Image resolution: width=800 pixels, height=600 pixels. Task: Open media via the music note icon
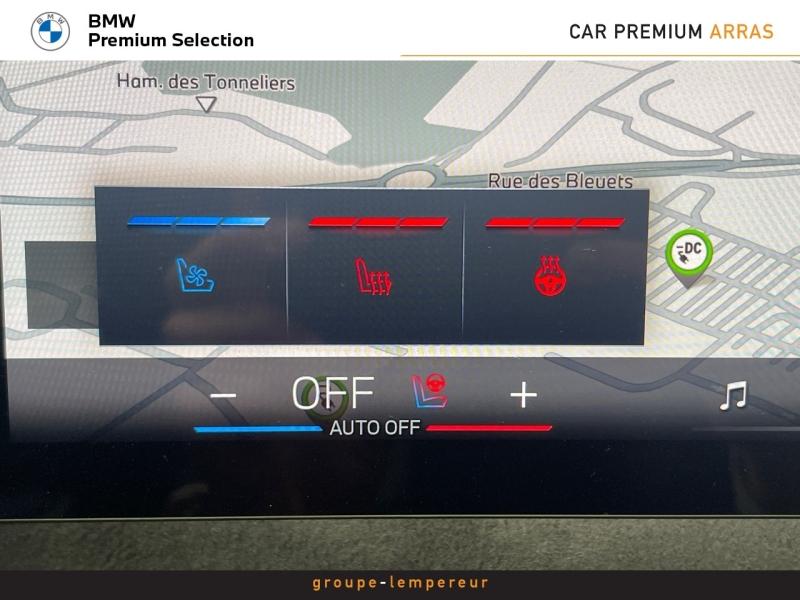733,396
